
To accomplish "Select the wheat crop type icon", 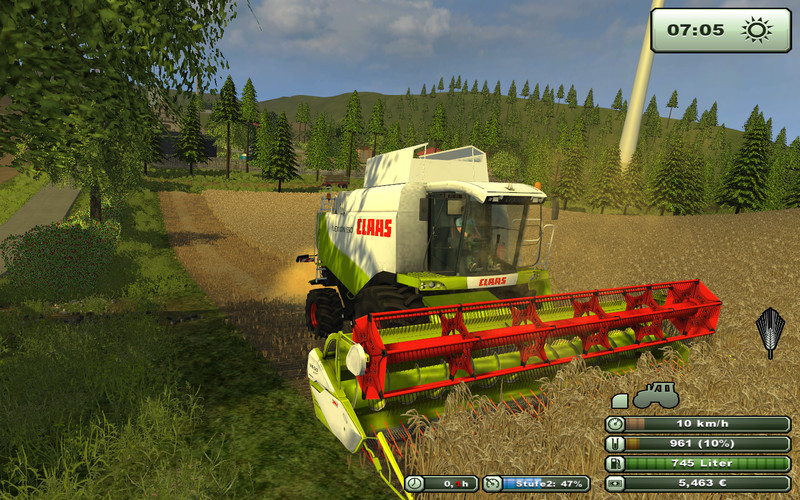I will pyautogui.click(x=769, y=331).
